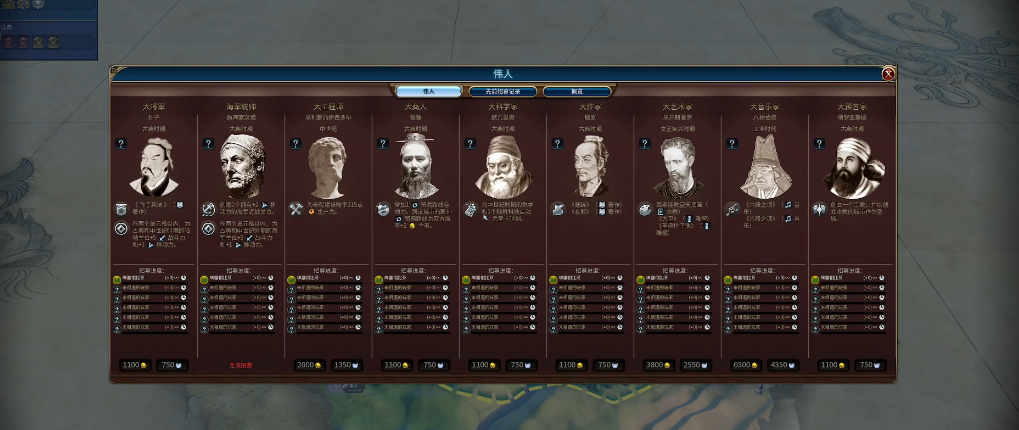Select the 海军统帅 portrait
This screenshot has height=430, width=1019.
pyautogui.click(x=241, y=165)
